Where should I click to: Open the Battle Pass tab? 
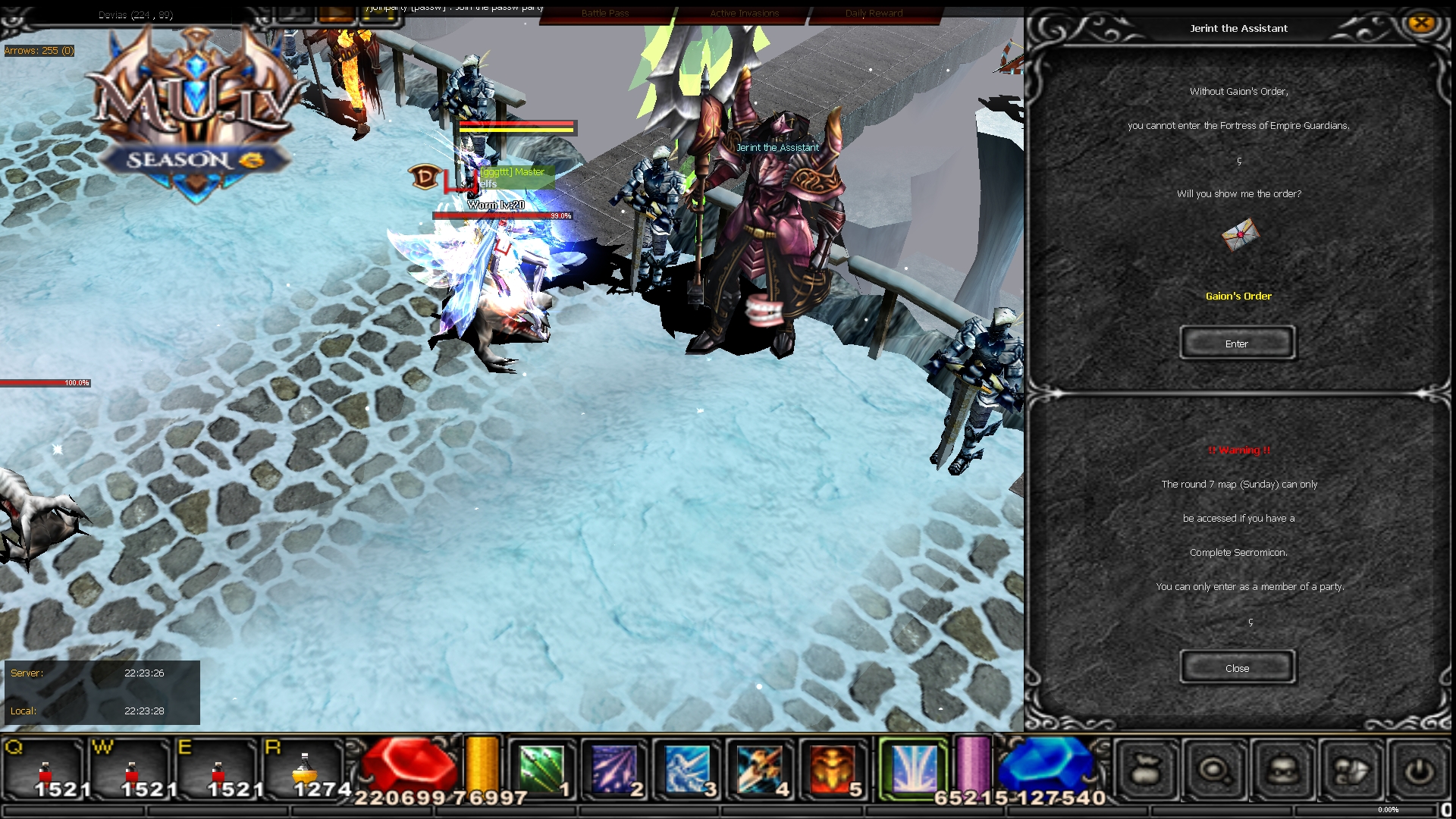point(604,13)
